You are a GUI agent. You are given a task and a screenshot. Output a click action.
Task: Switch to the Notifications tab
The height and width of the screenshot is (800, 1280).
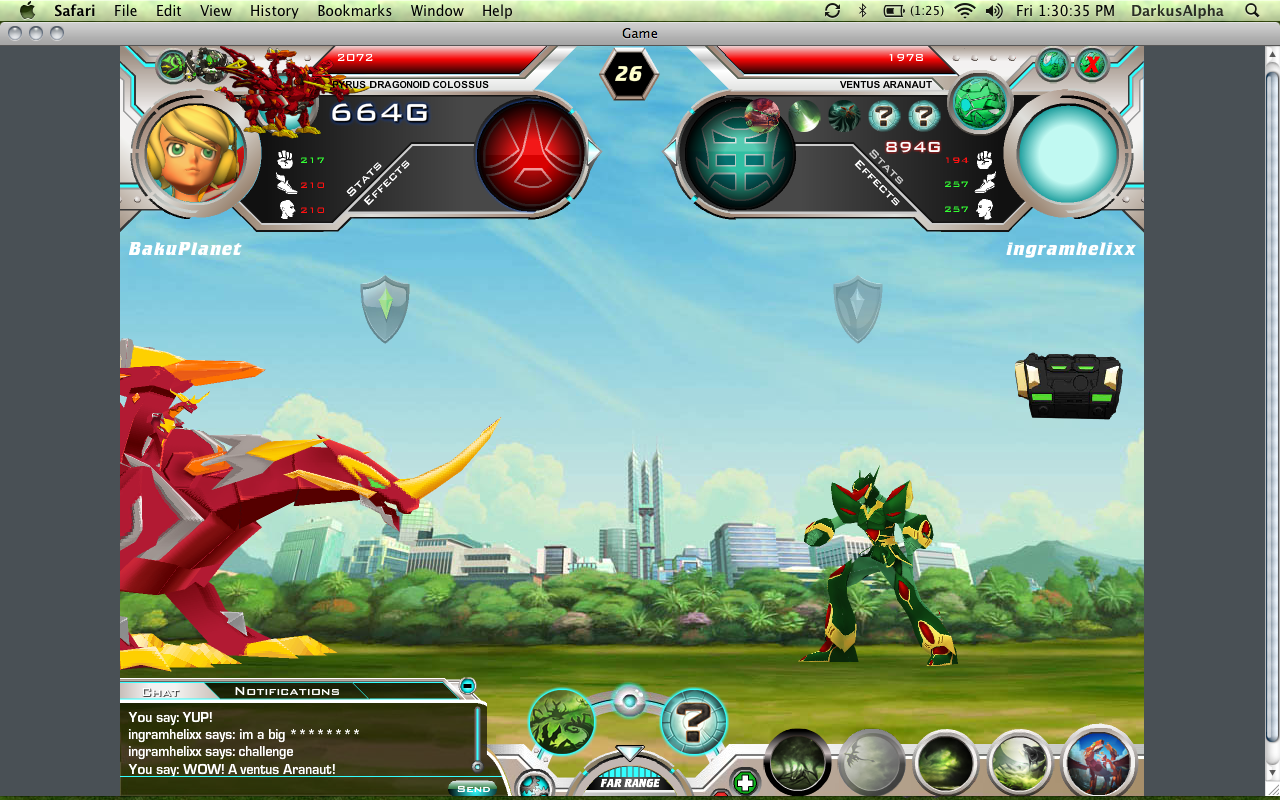287,691
